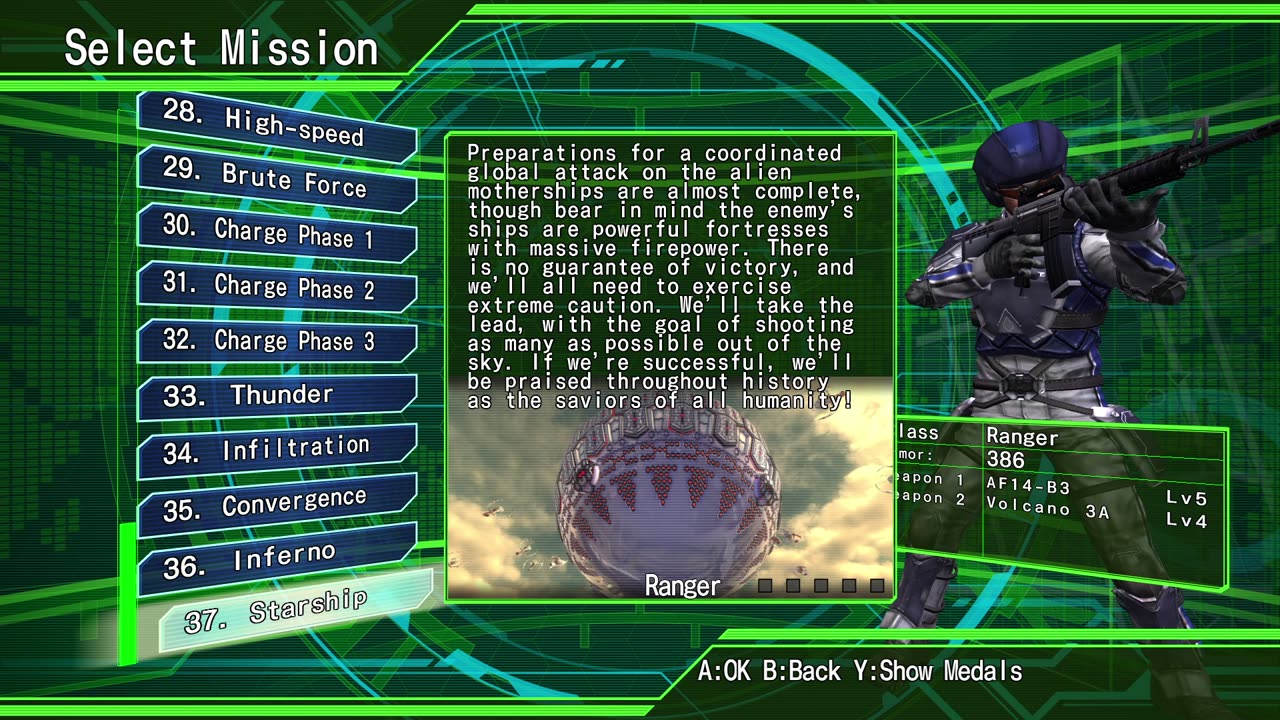Screen dimensions: 1280x720
Task: Select mission 35 Convergence
Action: click(276, 503)
